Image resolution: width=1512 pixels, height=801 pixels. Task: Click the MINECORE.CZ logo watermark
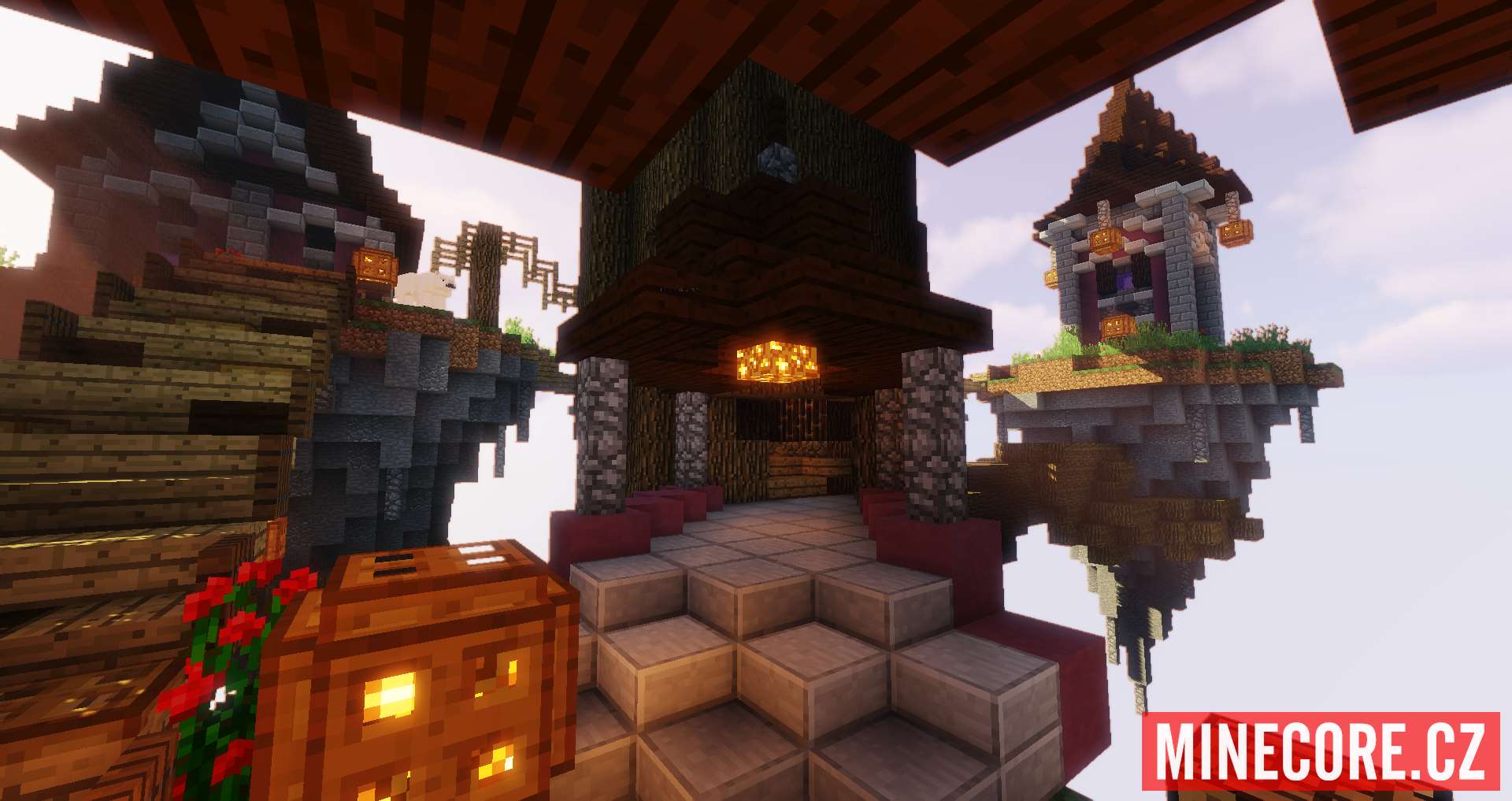(x=1320, y=753)
